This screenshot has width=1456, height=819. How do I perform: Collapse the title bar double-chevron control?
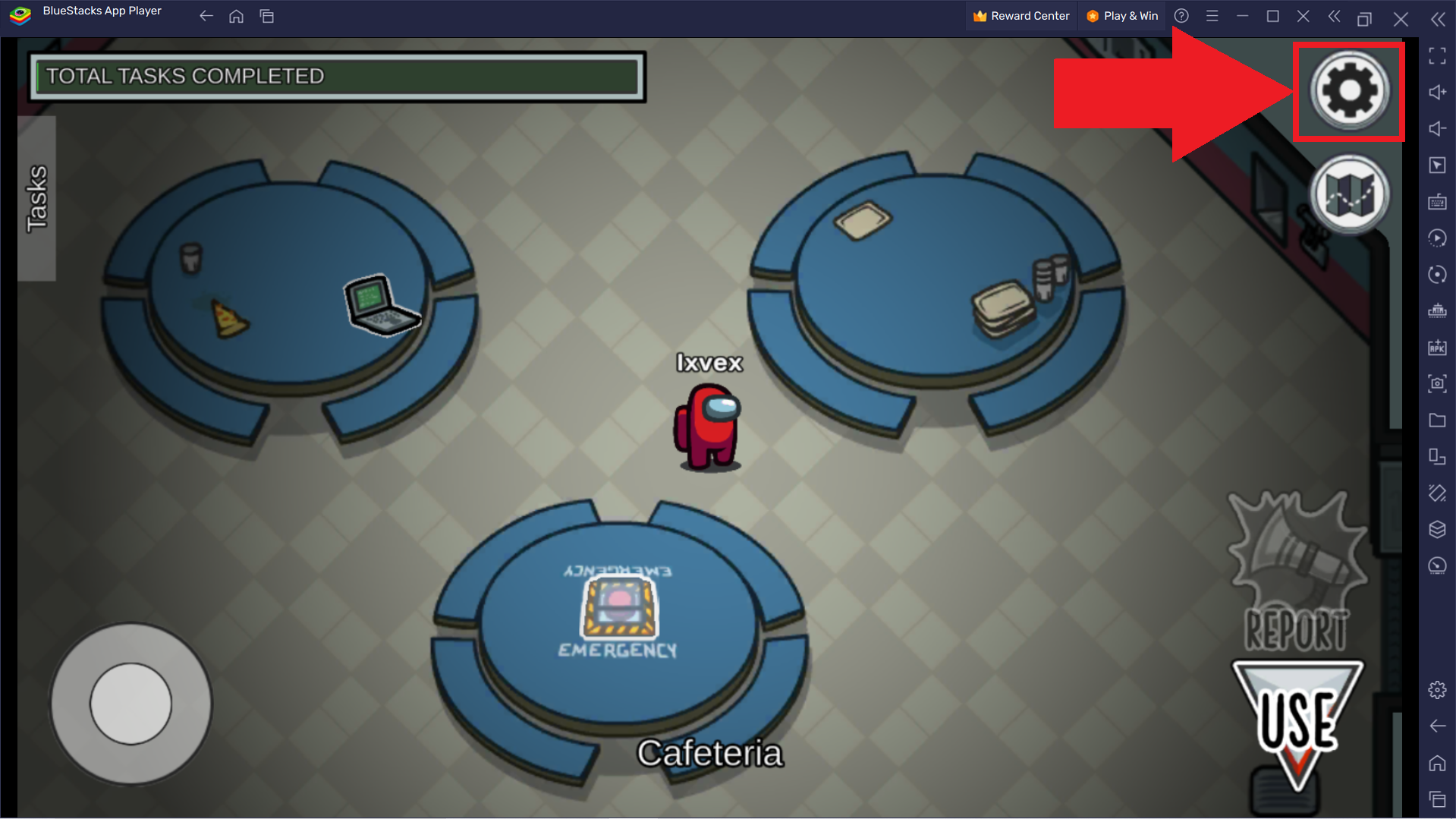point(1335,16)
